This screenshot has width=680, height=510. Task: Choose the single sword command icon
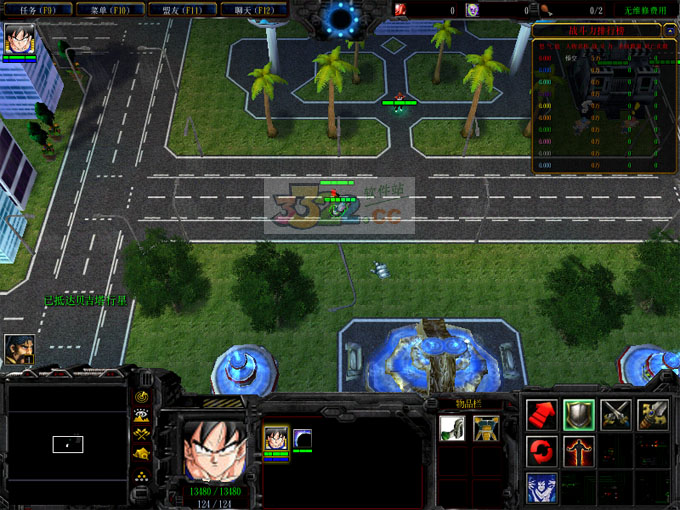(653, 415)
